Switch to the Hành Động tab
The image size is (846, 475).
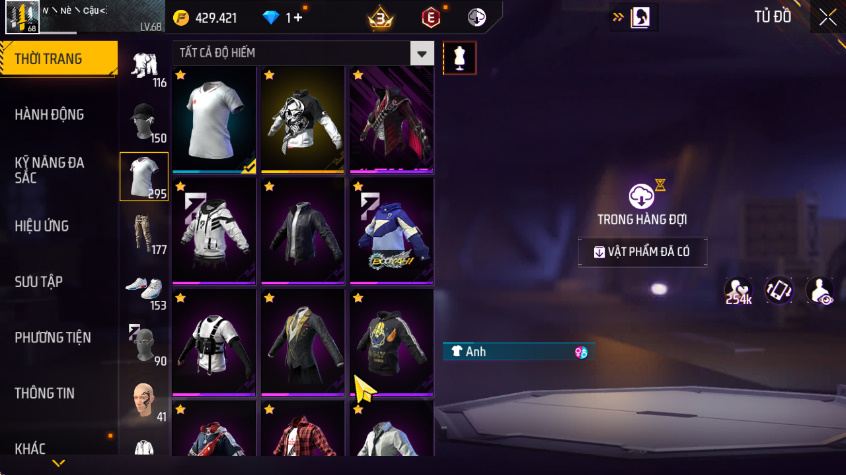click(x=50, y=115)
